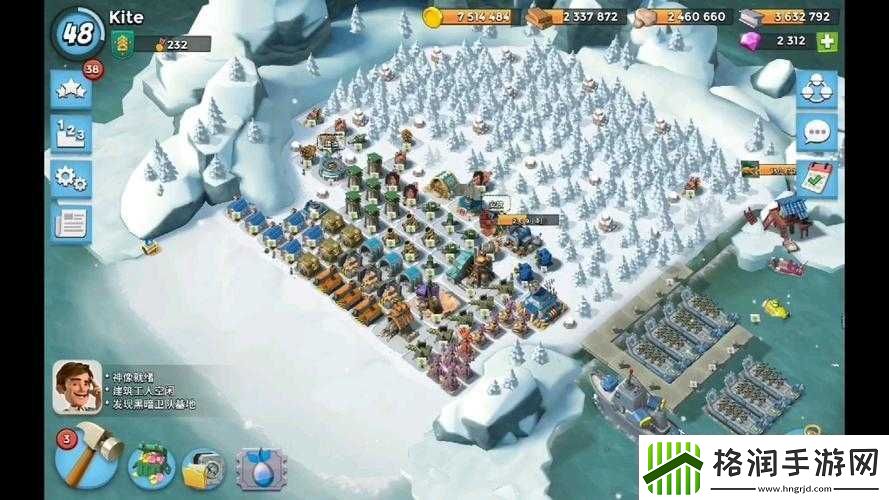The image size is (889, 500).
Task: Open the gear settings menu
Action: tap(69, 179)
